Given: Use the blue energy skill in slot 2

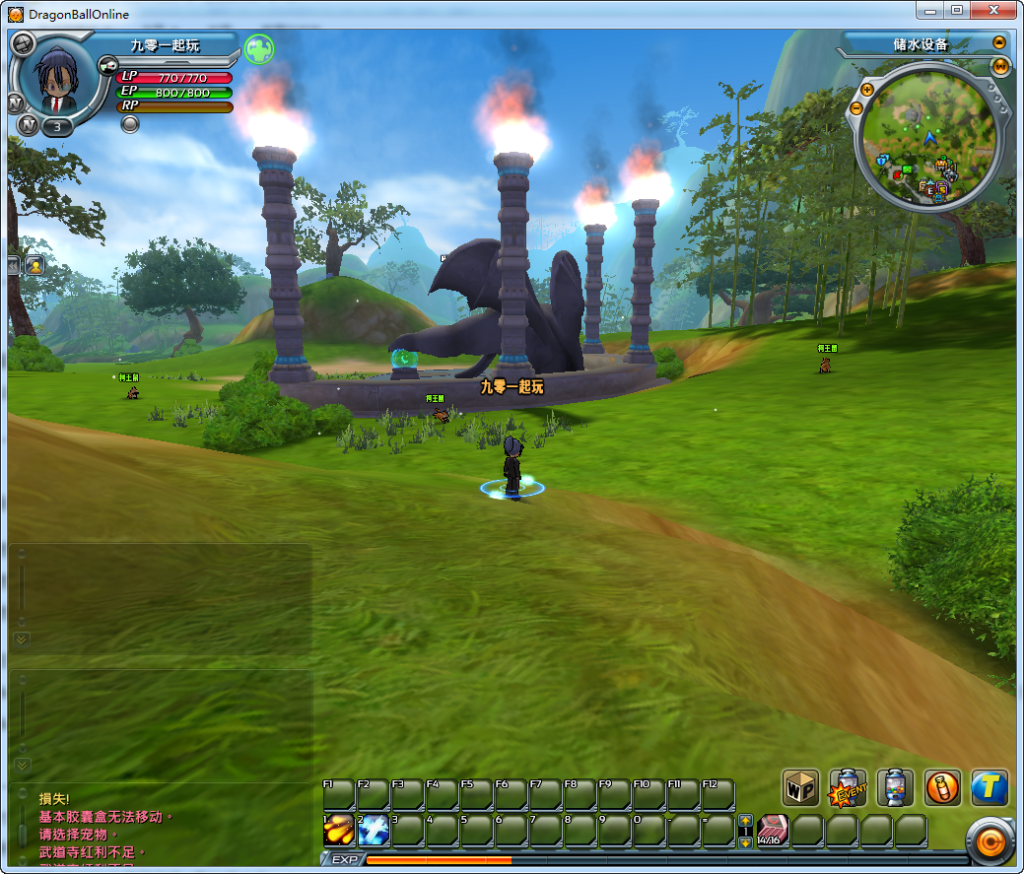Looking at the screenshot, I should (373, 829).
